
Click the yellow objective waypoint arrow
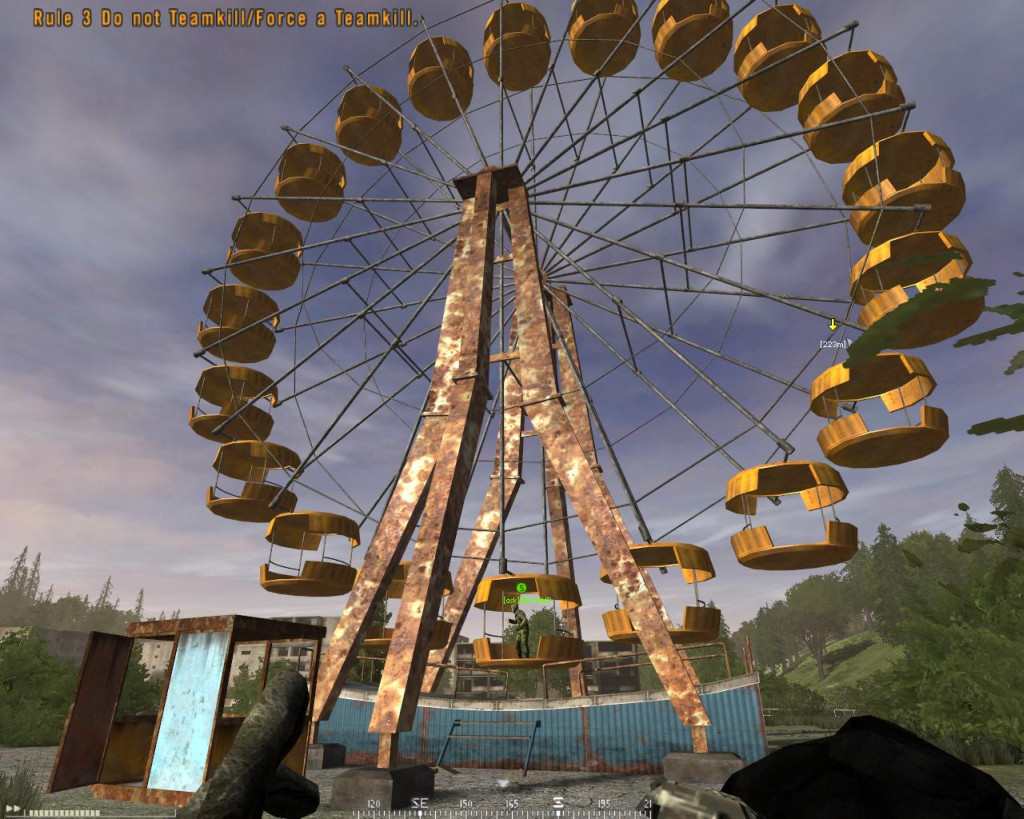tap(832, 325)
